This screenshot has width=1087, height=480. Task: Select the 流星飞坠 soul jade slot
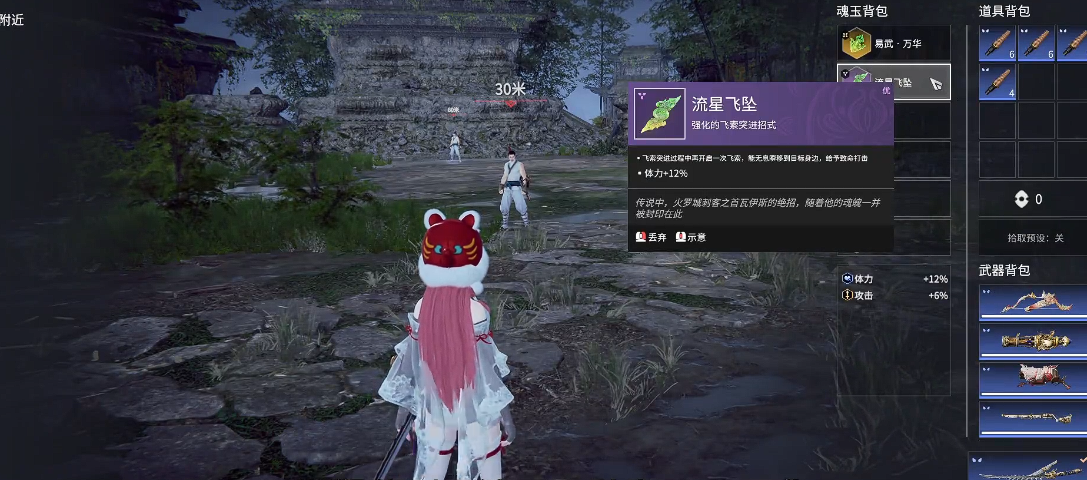pyautogui.click(x=894, y=82)
